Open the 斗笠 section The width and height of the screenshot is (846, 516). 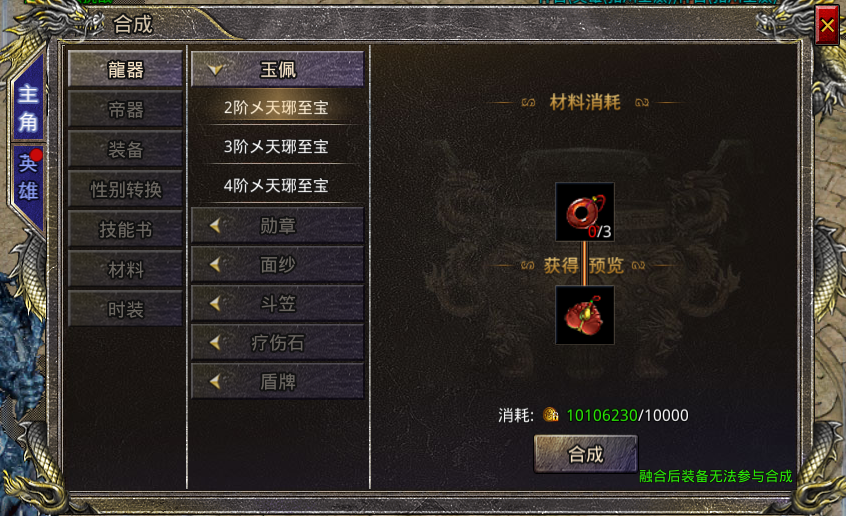click(277, 303)
